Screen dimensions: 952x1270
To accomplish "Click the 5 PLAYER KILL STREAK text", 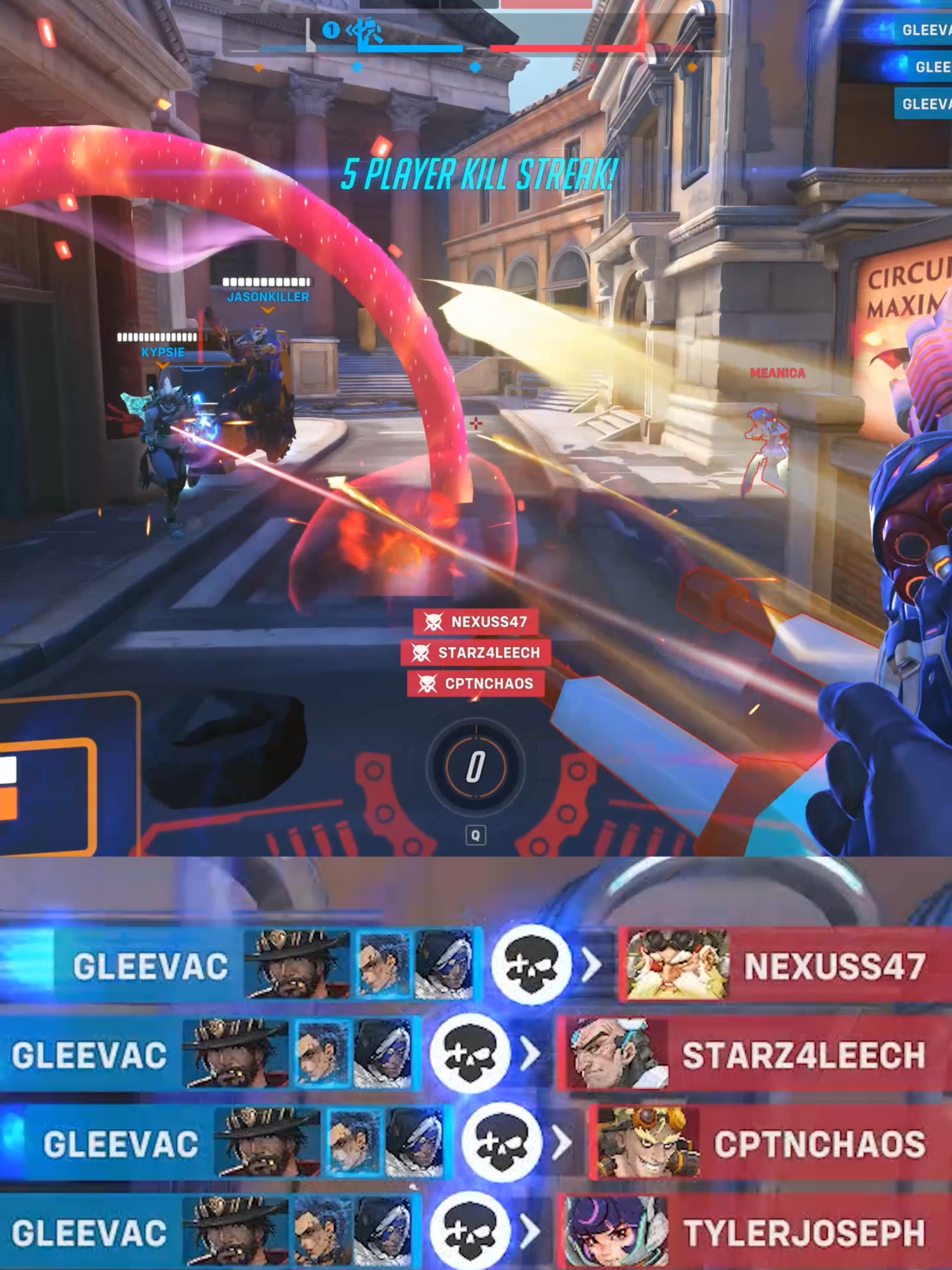I will pos(476,173).
